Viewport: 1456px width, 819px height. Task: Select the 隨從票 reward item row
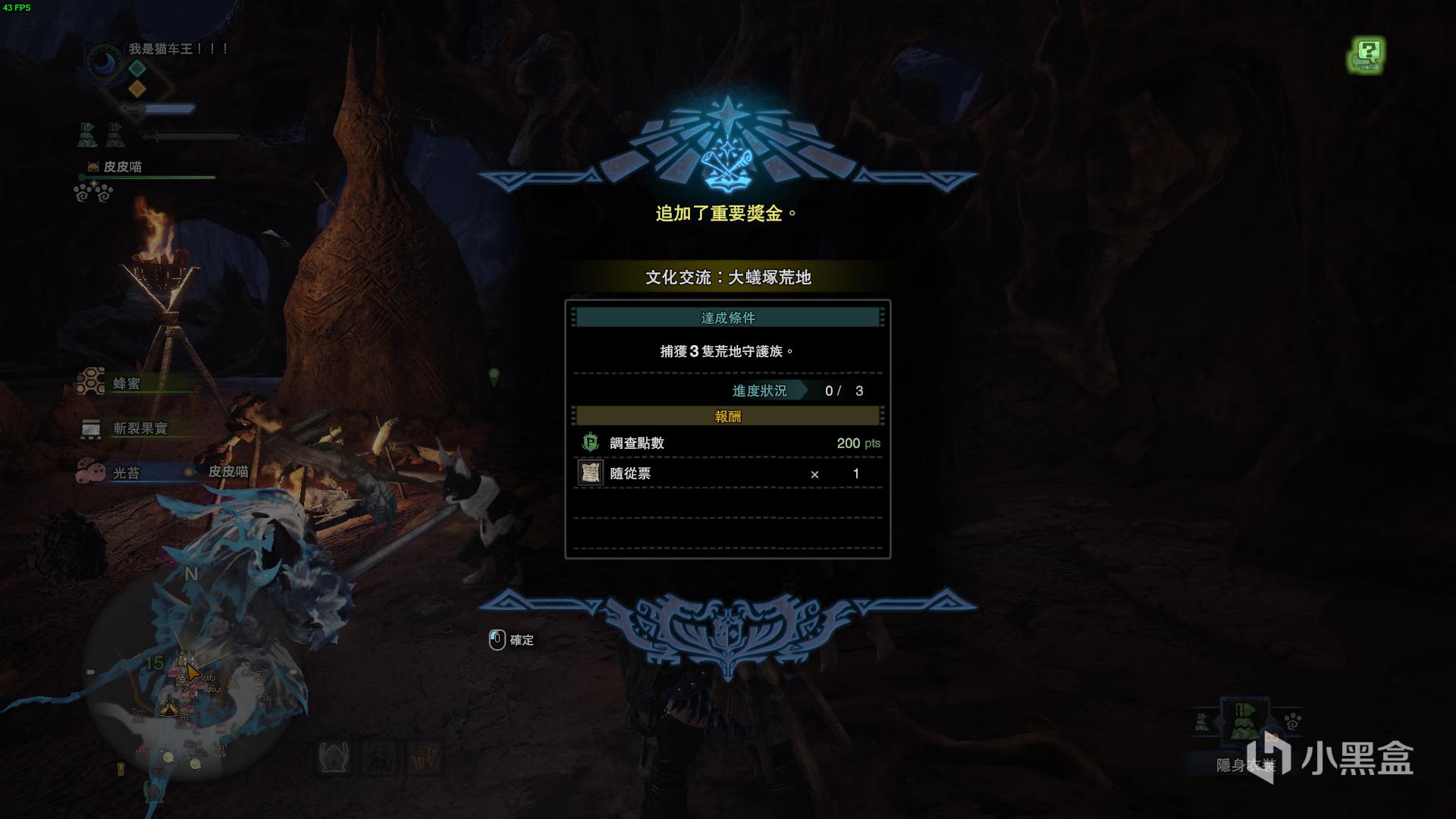tap(728, 473)
